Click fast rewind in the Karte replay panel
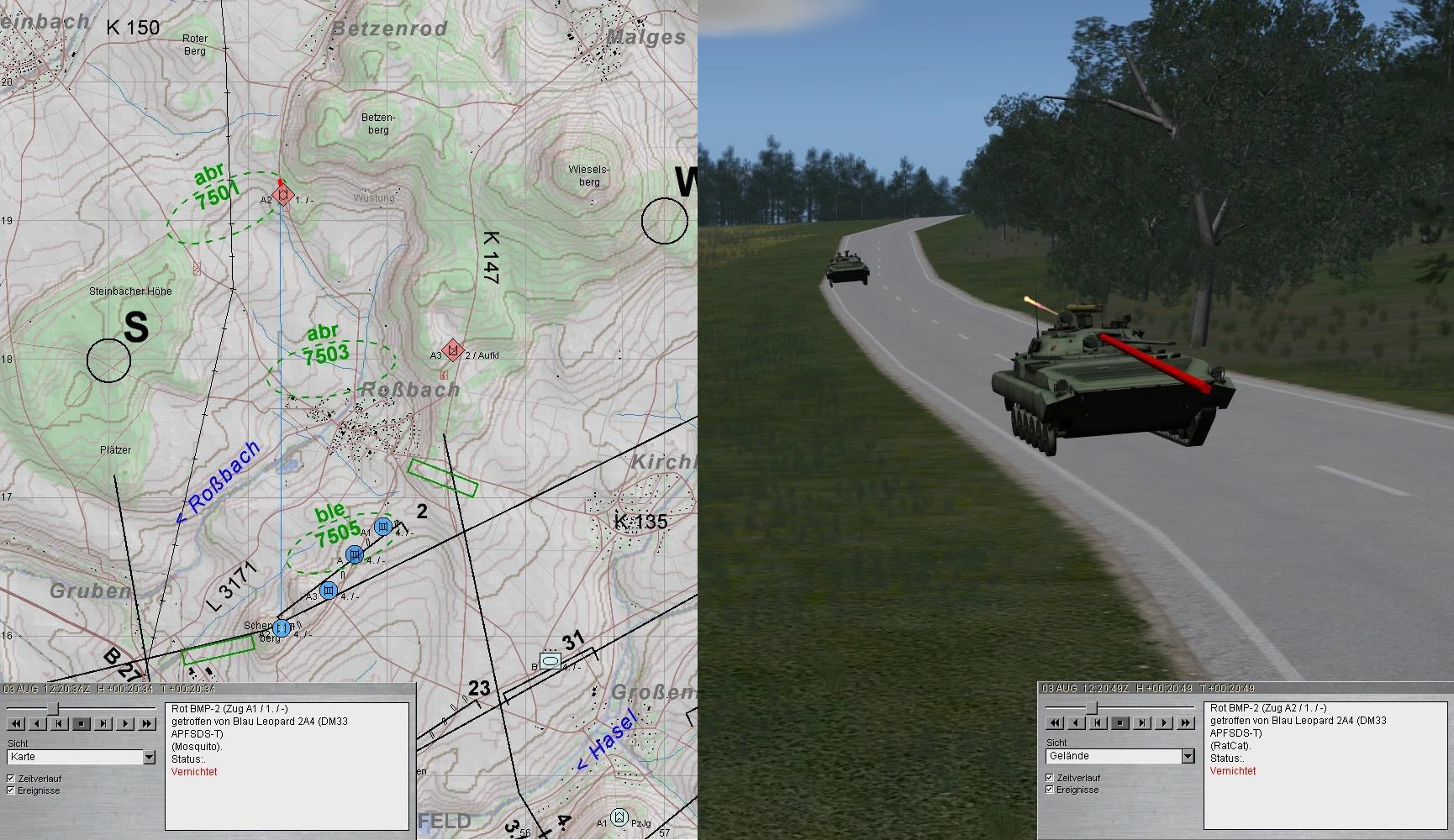Viewport: 1454px width, 840px height. click(15, 723)
